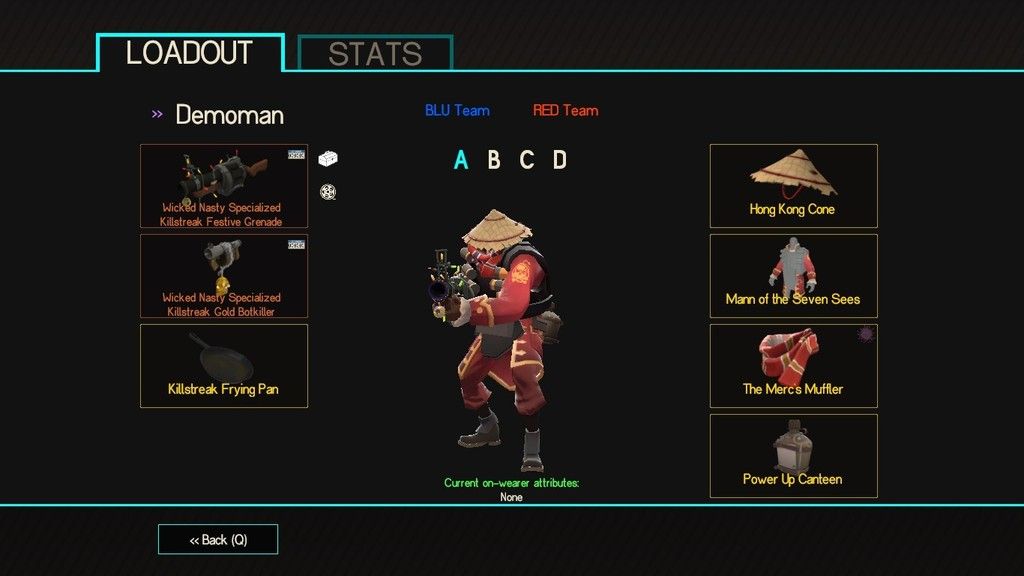Open the Gold Botkiller weapon slot
Image resolution: width=1024 pixels, height=576 pixels.
(224, 276)
